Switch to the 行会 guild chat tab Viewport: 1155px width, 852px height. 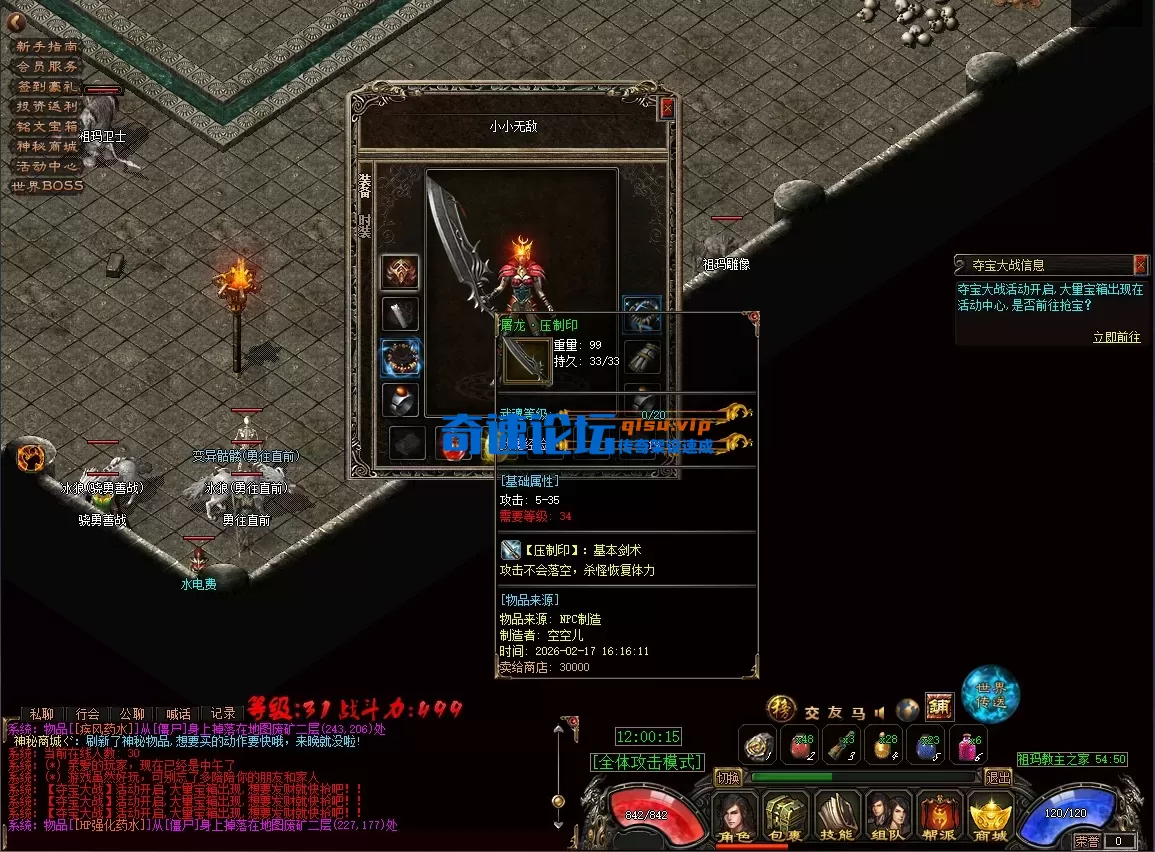(87, 714)
